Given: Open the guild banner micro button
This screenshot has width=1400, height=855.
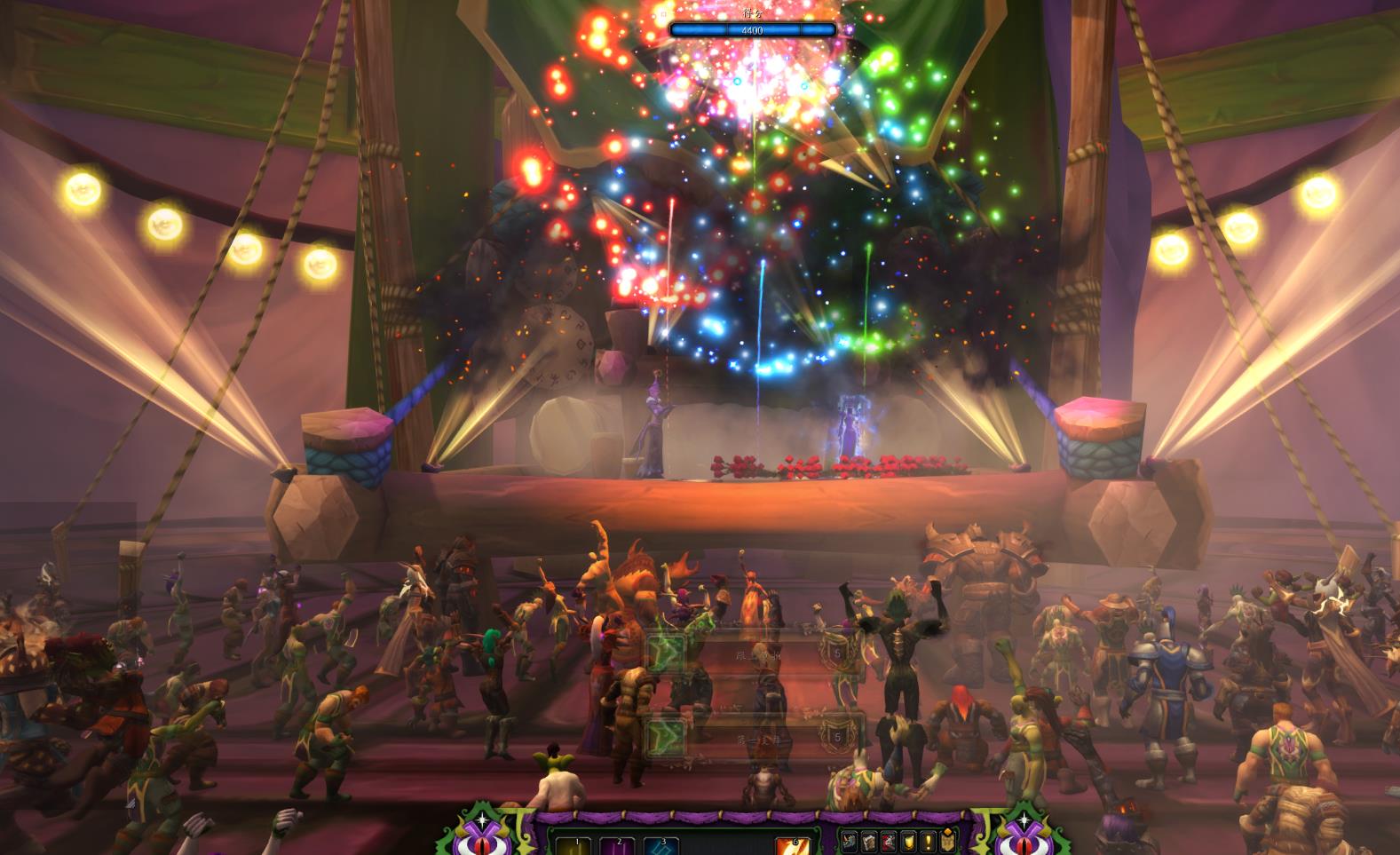Looking at the screenshot, I should click(x=947, y=841).
